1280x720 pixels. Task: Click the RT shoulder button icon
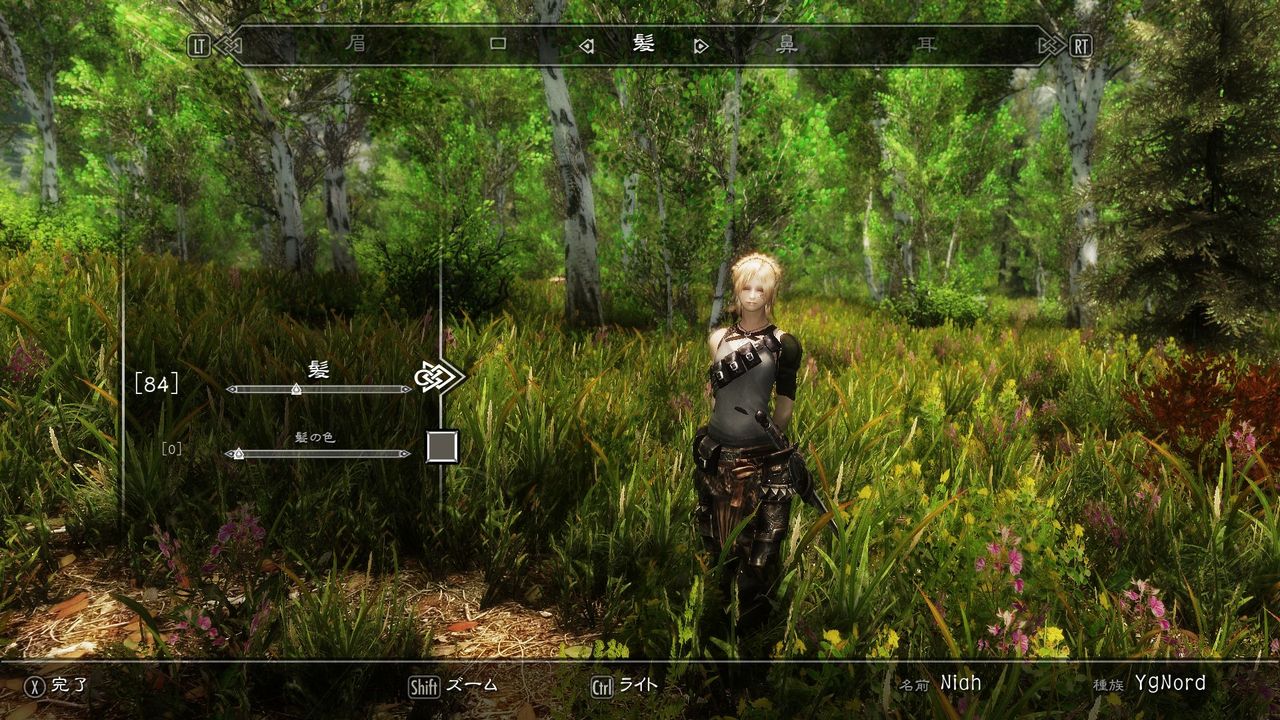coord(1083,44)
